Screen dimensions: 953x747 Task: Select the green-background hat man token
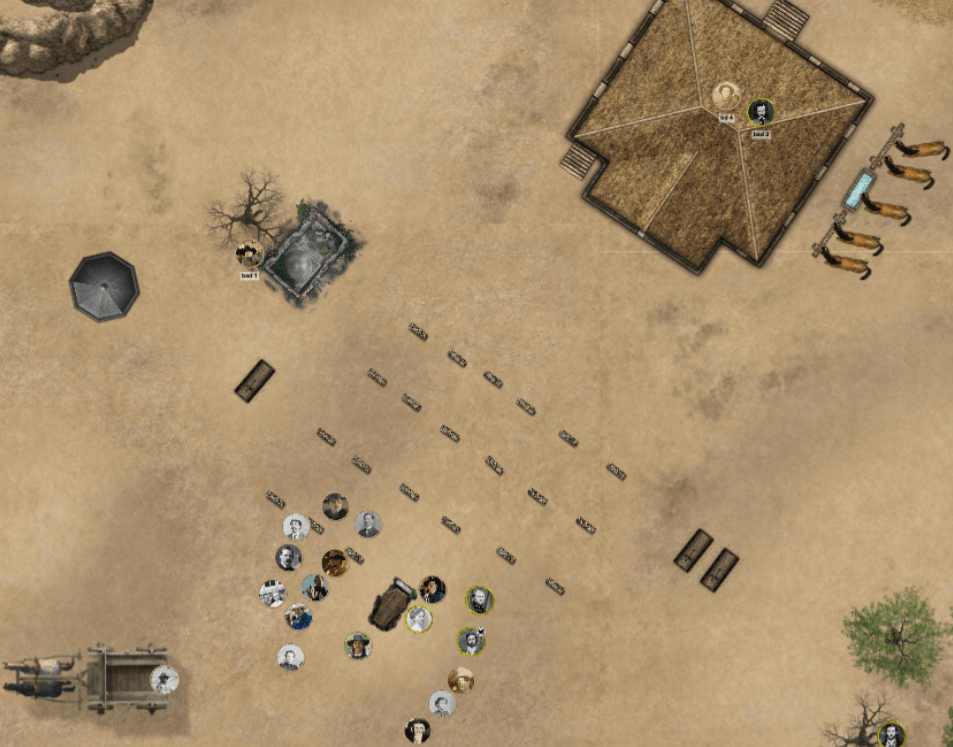(358, 645)
